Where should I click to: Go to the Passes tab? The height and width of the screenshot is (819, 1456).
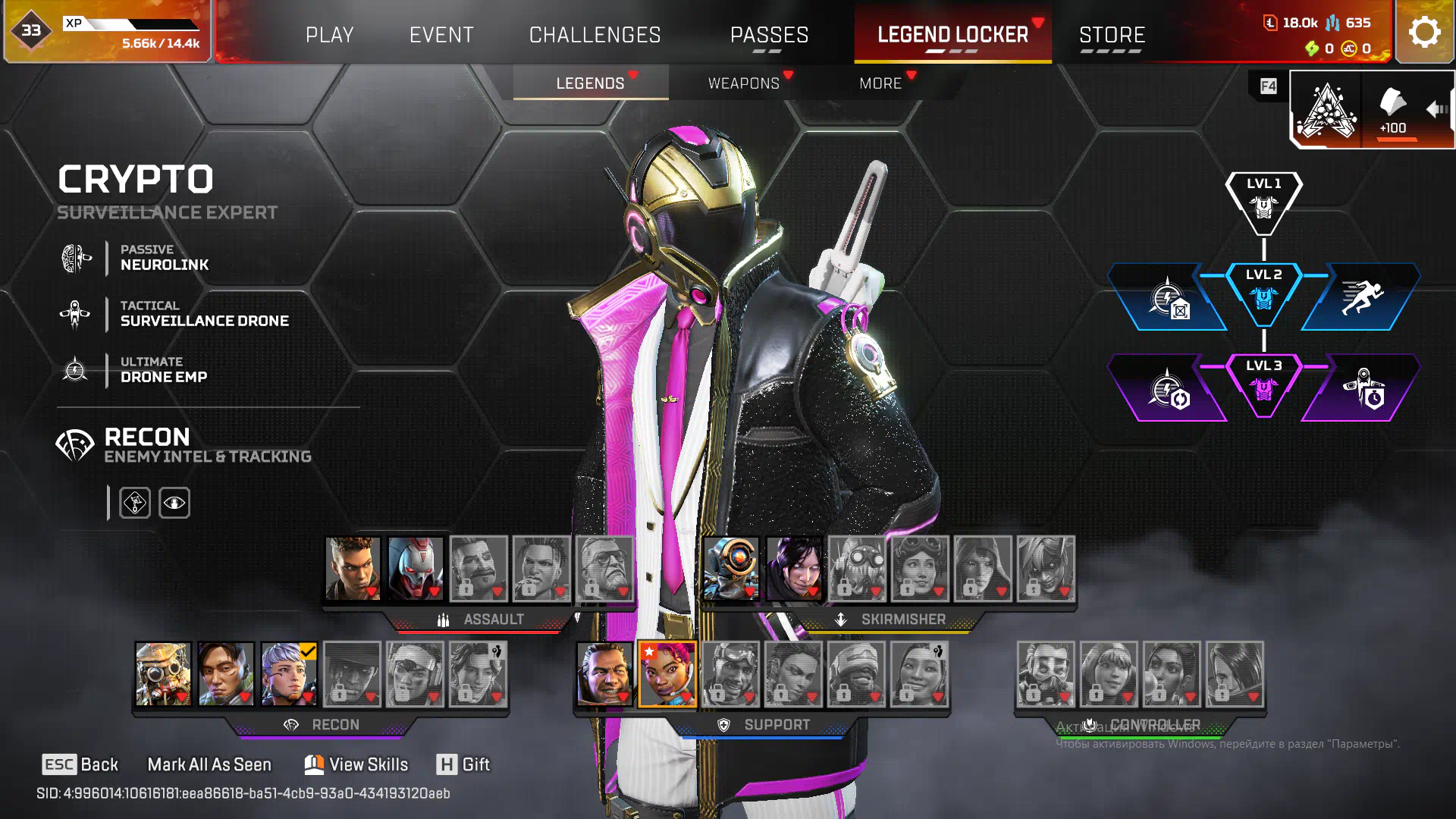click(x=769, y=35)
